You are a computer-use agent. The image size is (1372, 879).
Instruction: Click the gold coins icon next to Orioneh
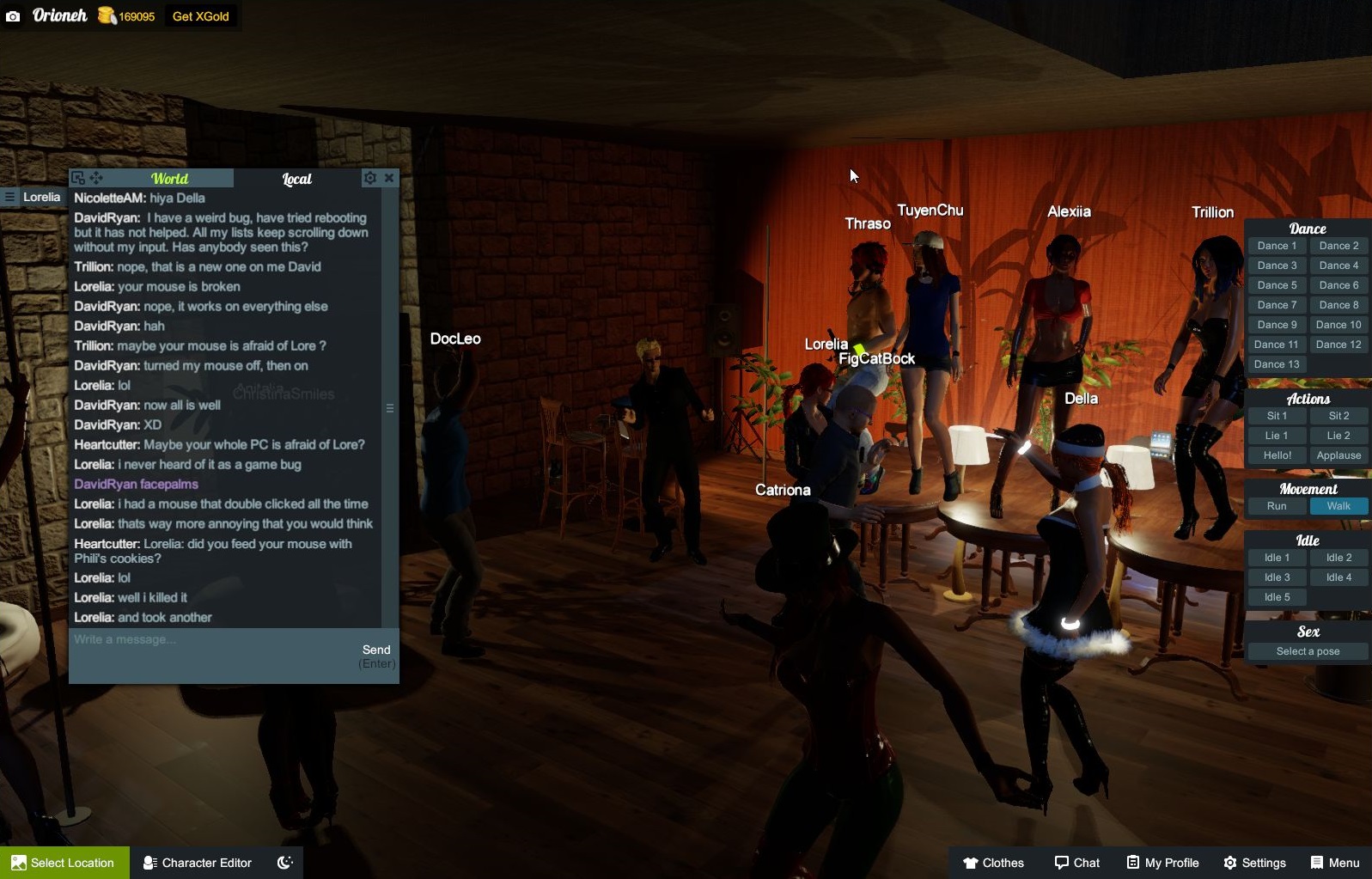point(107,15)
